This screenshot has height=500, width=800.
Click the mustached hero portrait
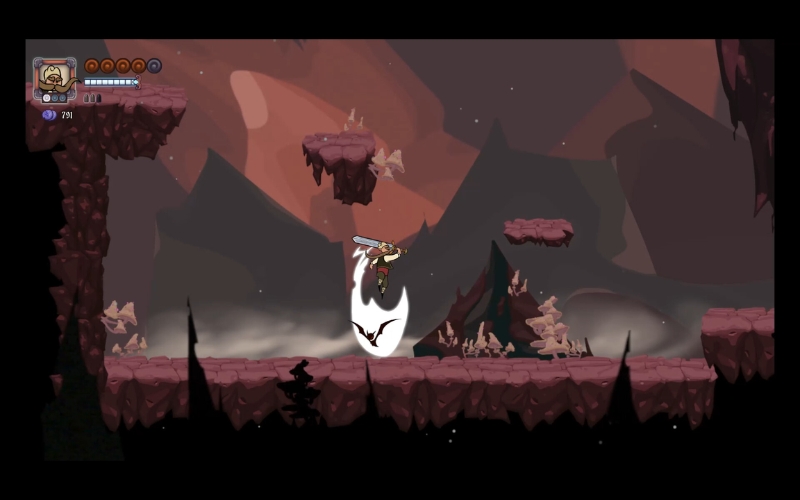[x=54, y=78]
